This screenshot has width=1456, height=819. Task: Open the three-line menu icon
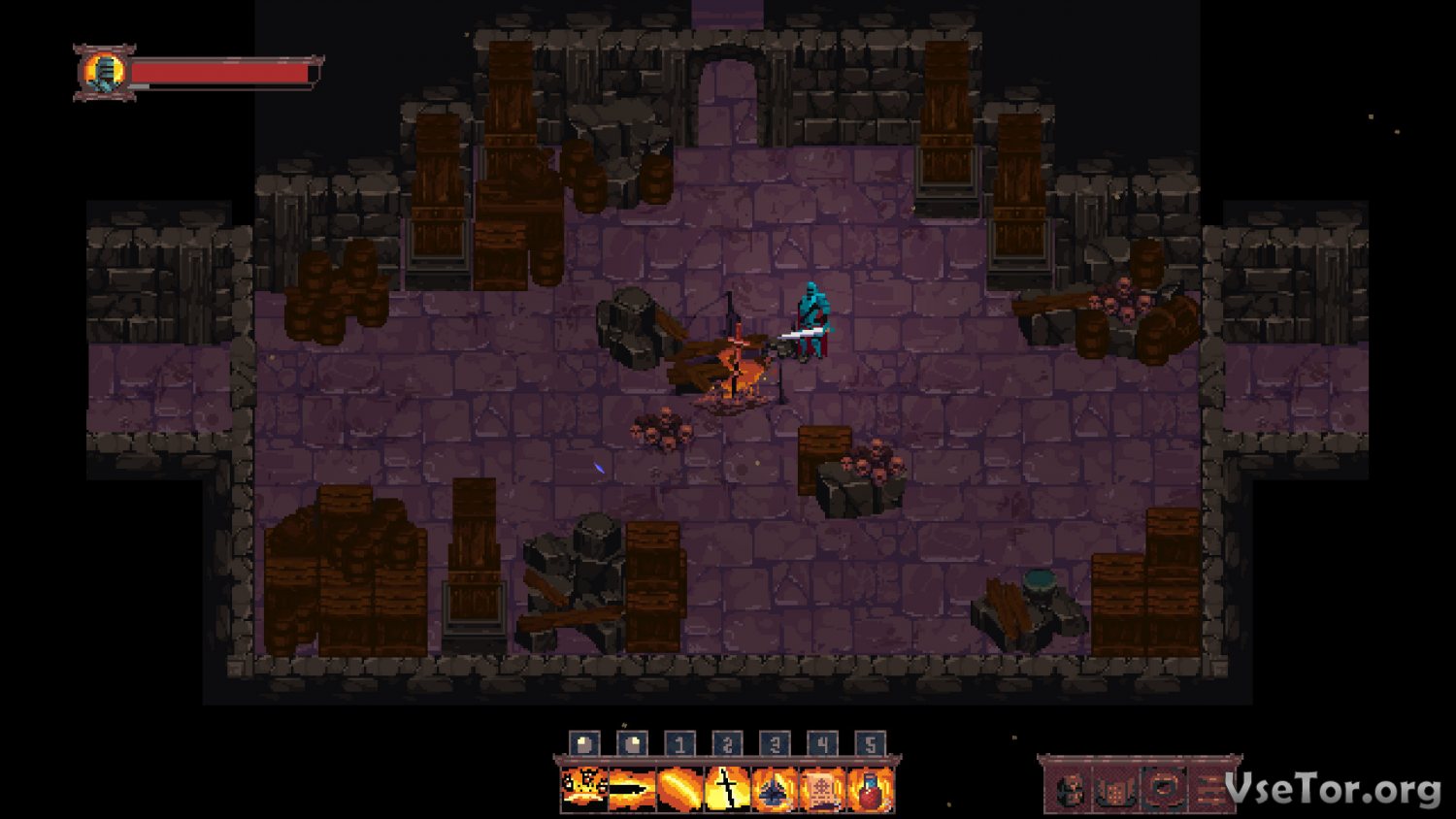(x=1208, y=791)
